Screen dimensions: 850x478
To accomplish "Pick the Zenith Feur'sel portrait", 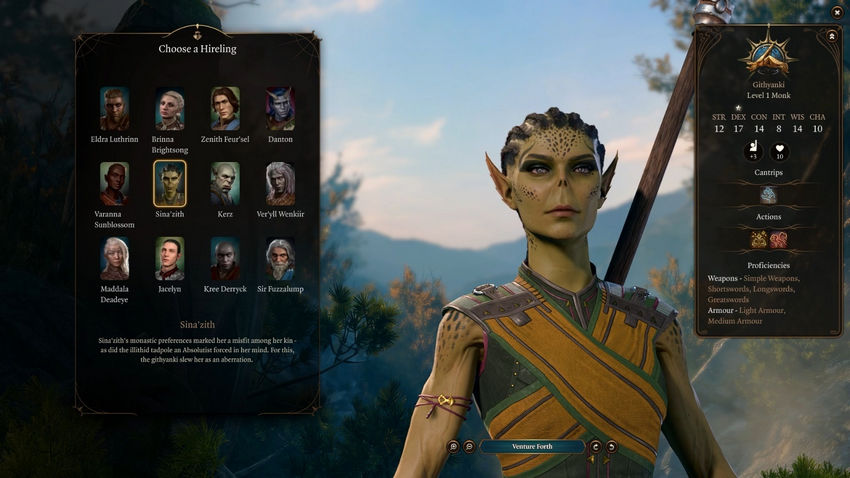I will tap(225, 108).
